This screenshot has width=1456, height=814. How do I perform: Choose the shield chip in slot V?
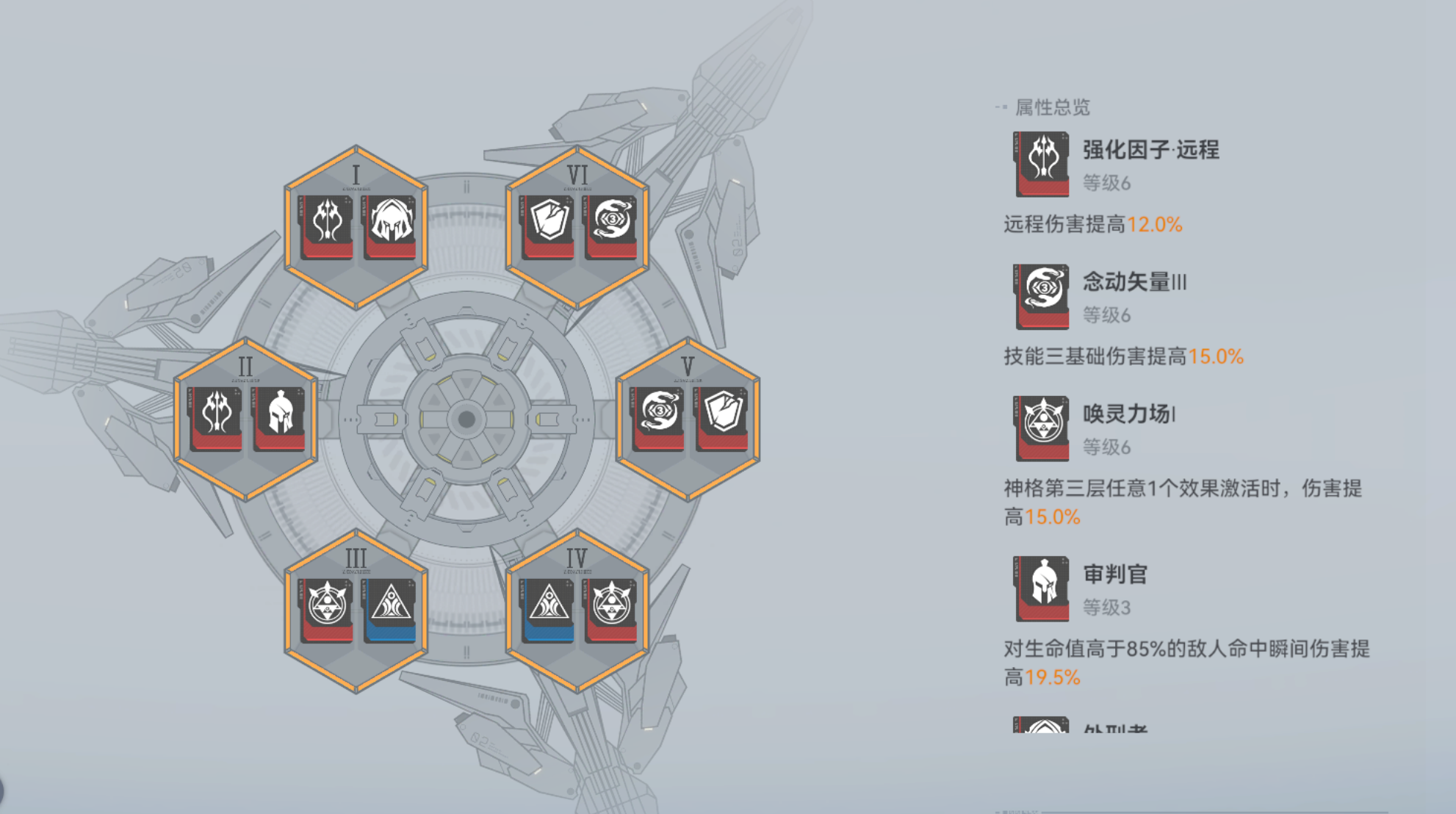pyautogui.click(x=722, y=417)
